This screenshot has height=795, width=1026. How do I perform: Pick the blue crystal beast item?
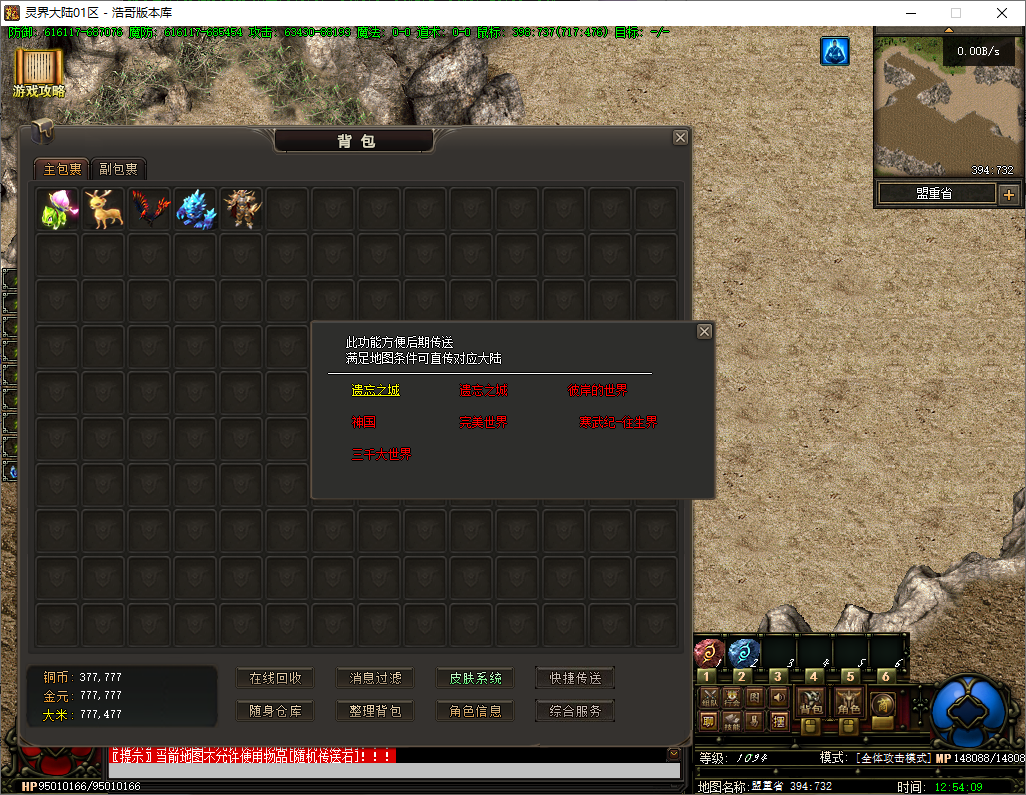click(196, 209)
